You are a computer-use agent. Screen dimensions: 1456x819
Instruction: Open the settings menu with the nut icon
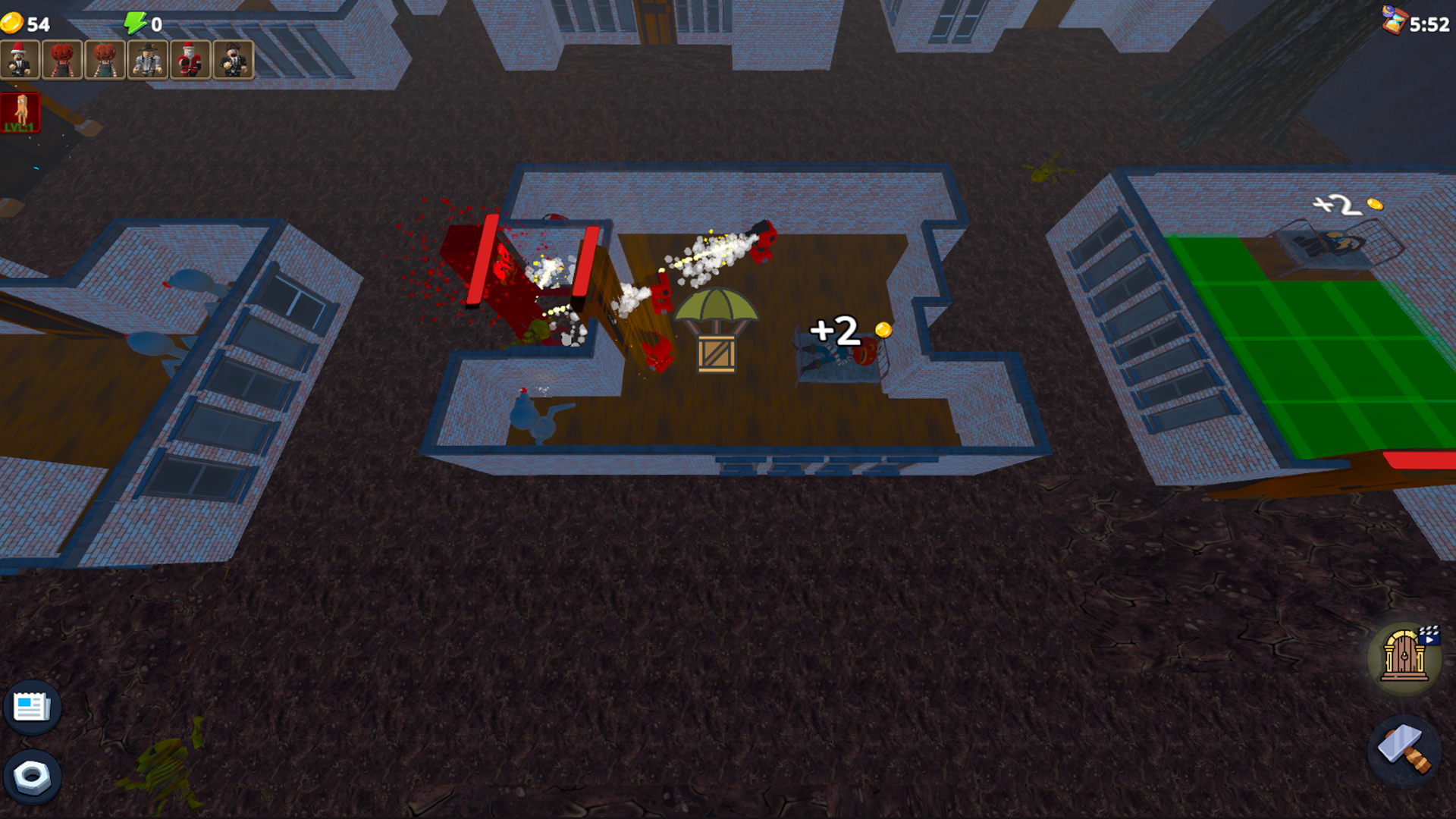[x=30, y=778]
